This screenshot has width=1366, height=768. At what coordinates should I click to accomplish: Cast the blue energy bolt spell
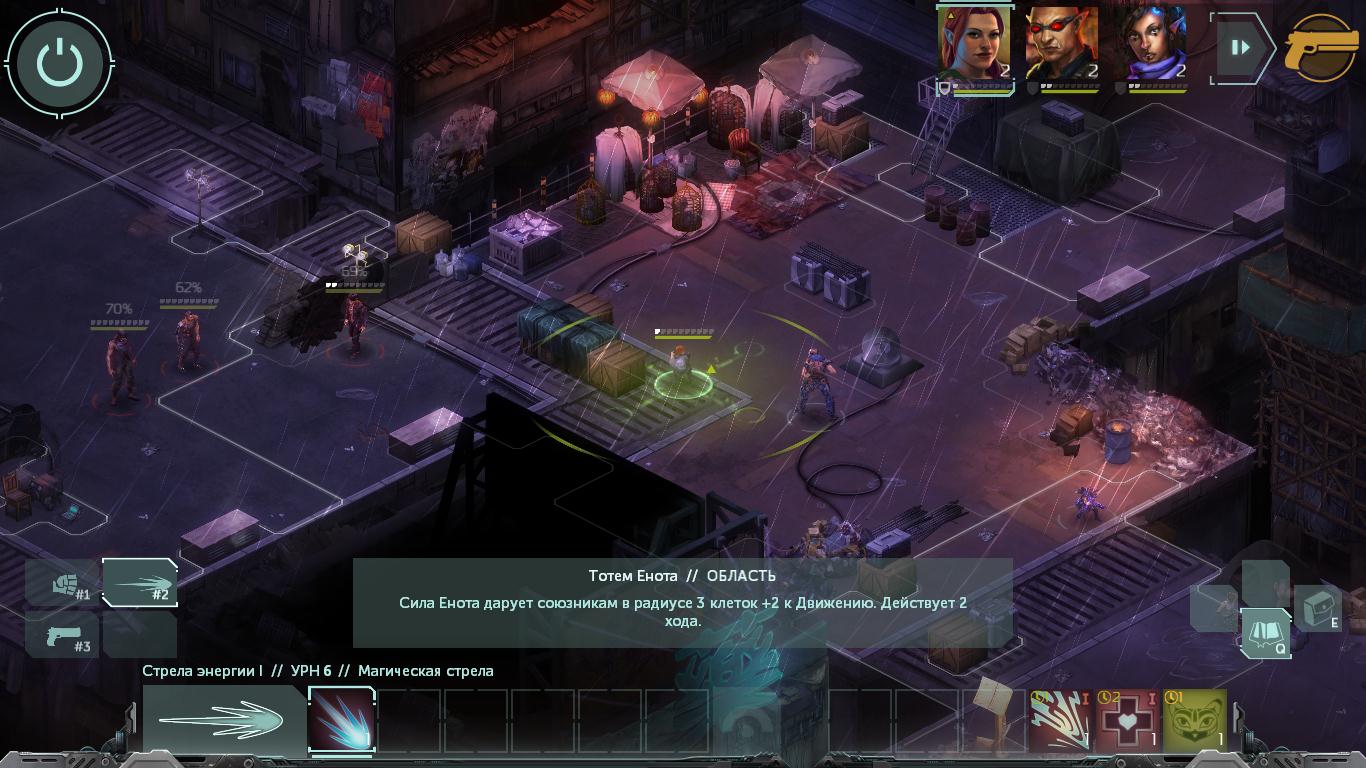tap(341, 718)
